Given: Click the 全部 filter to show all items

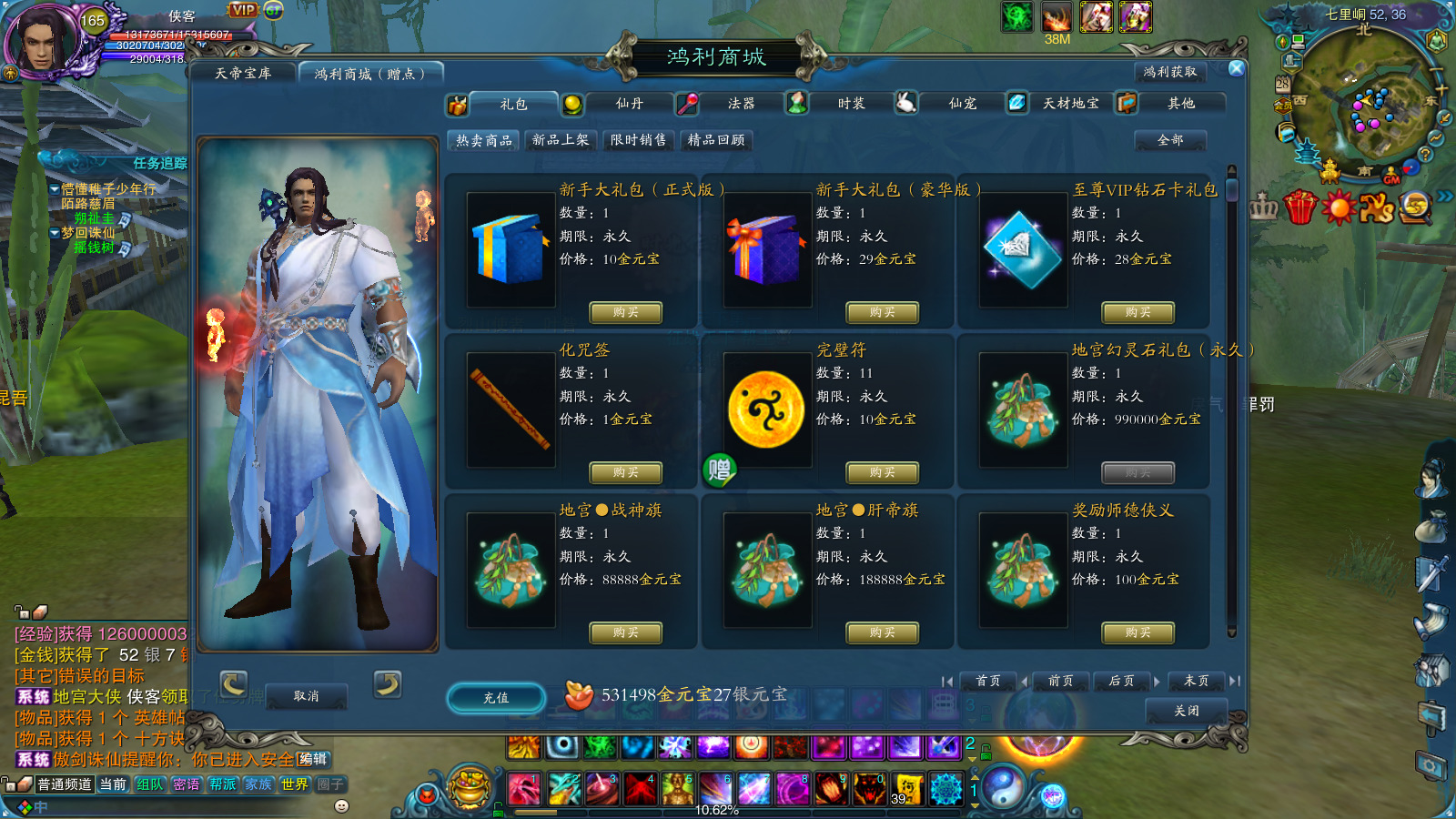Looking at the screenshot, I should [x=1172, y=141].
